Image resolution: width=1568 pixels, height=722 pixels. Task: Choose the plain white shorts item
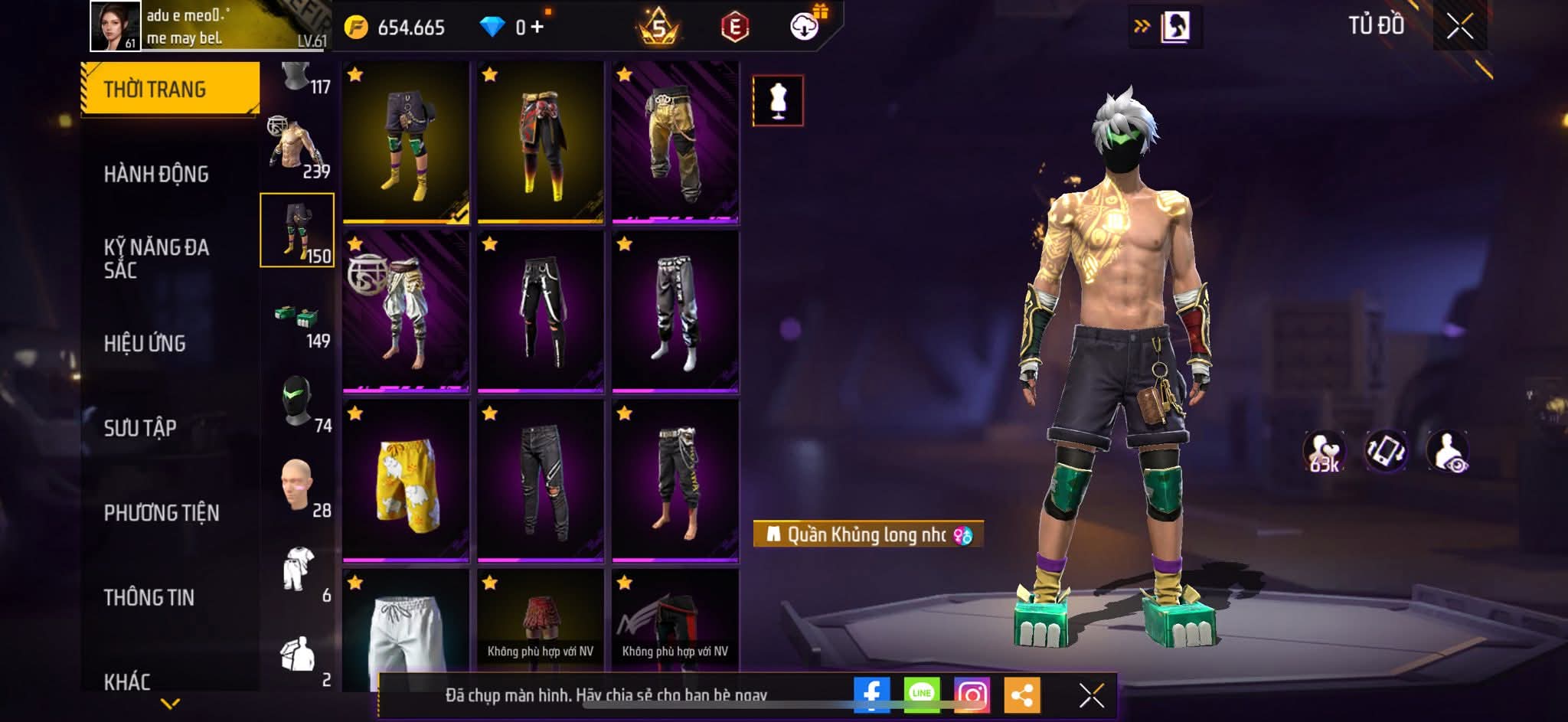(406, 632)
